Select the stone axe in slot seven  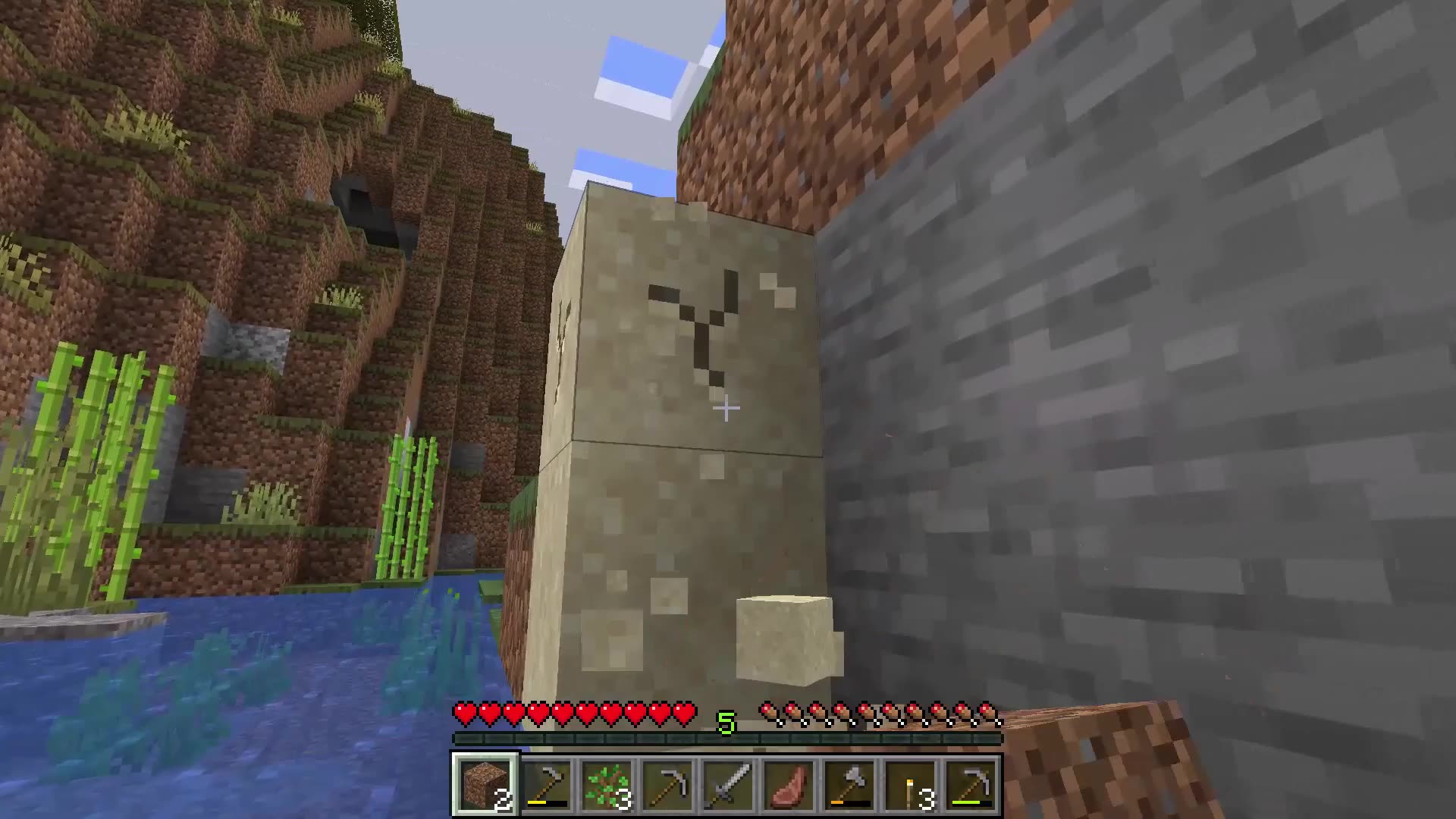[x=848, y=783]
